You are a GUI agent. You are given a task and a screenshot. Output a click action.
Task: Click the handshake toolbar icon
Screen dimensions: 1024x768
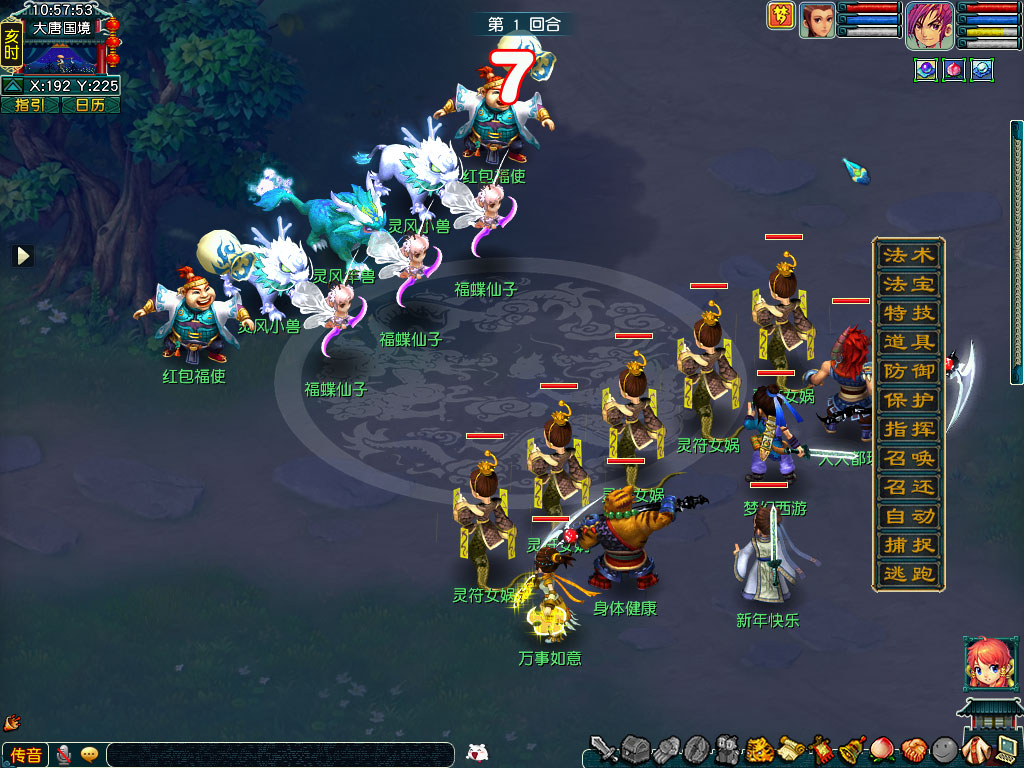click(913, 749)
